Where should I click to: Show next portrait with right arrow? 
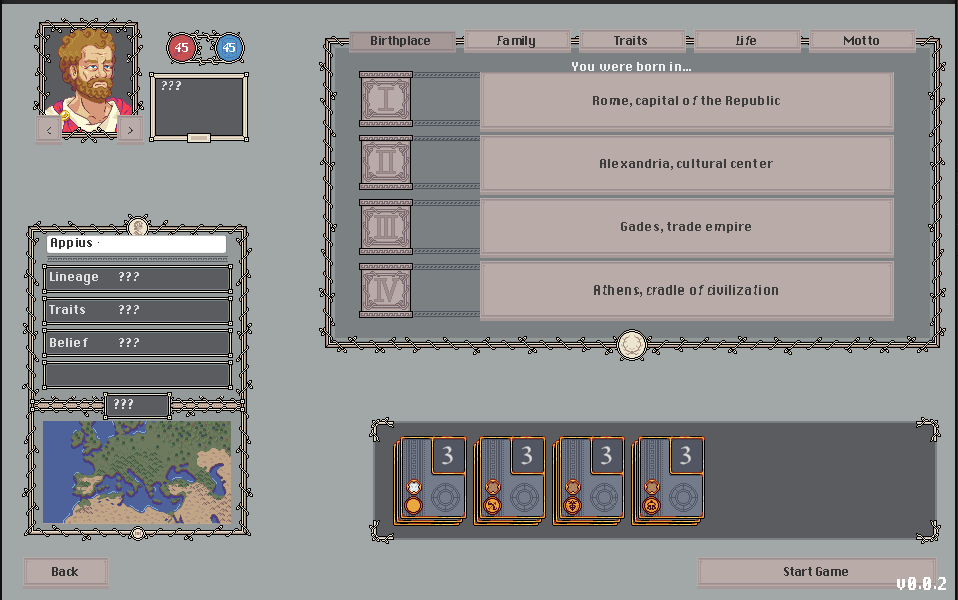tap(131, 130)
